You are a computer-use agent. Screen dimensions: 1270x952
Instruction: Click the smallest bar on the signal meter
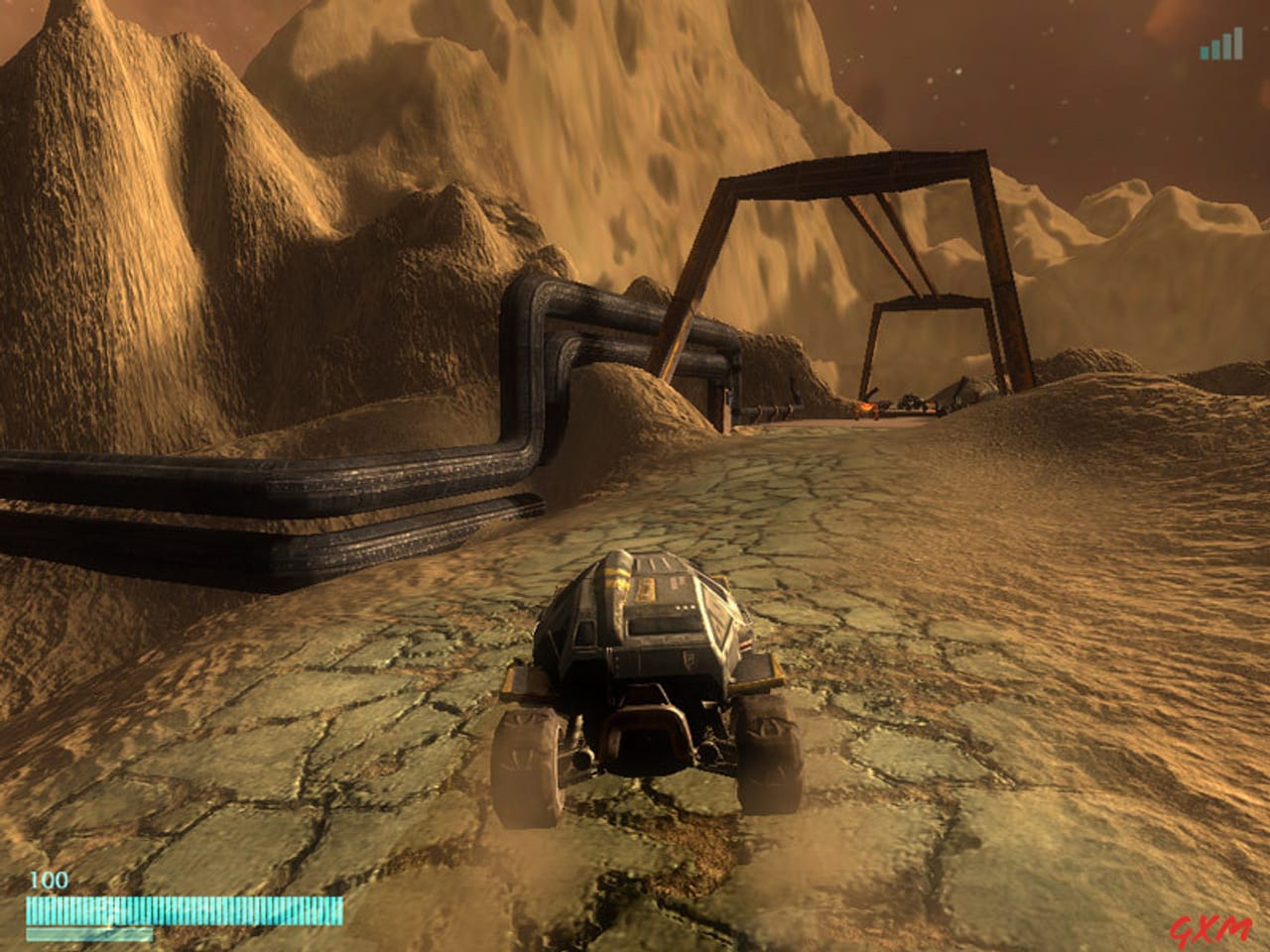[1204, 53]
